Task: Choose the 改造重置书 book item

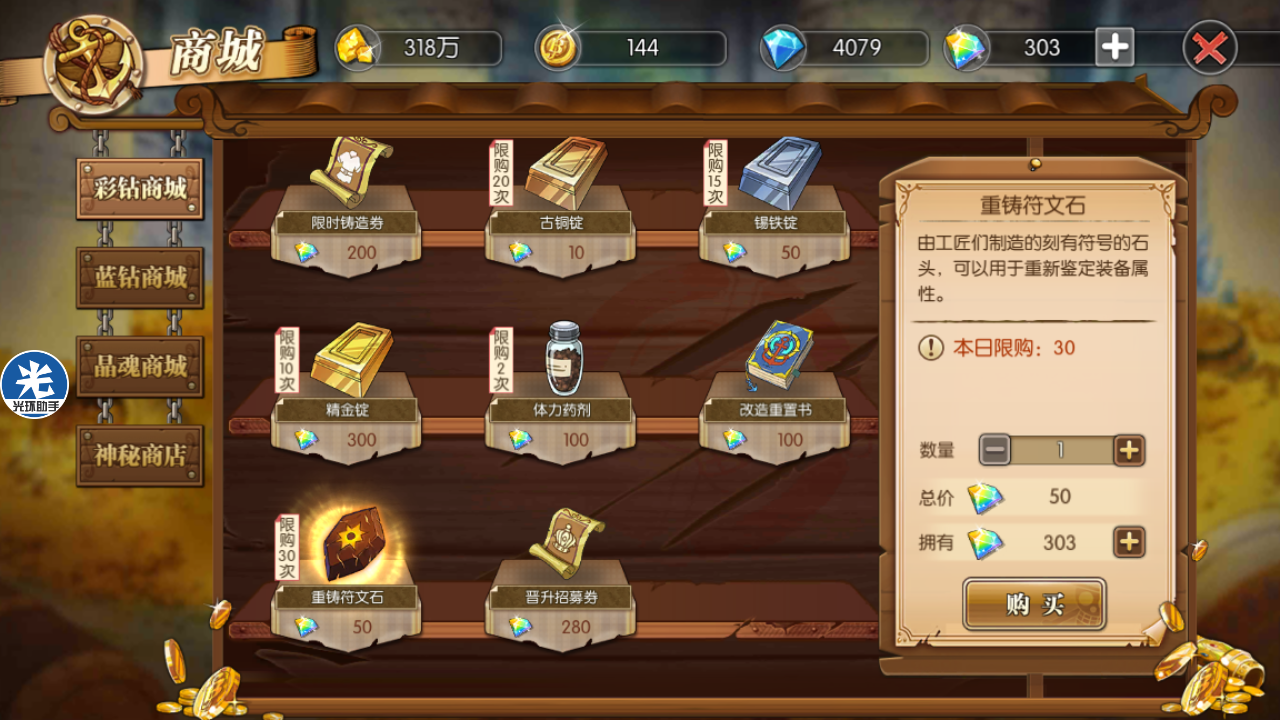Action: pos(778,360)
